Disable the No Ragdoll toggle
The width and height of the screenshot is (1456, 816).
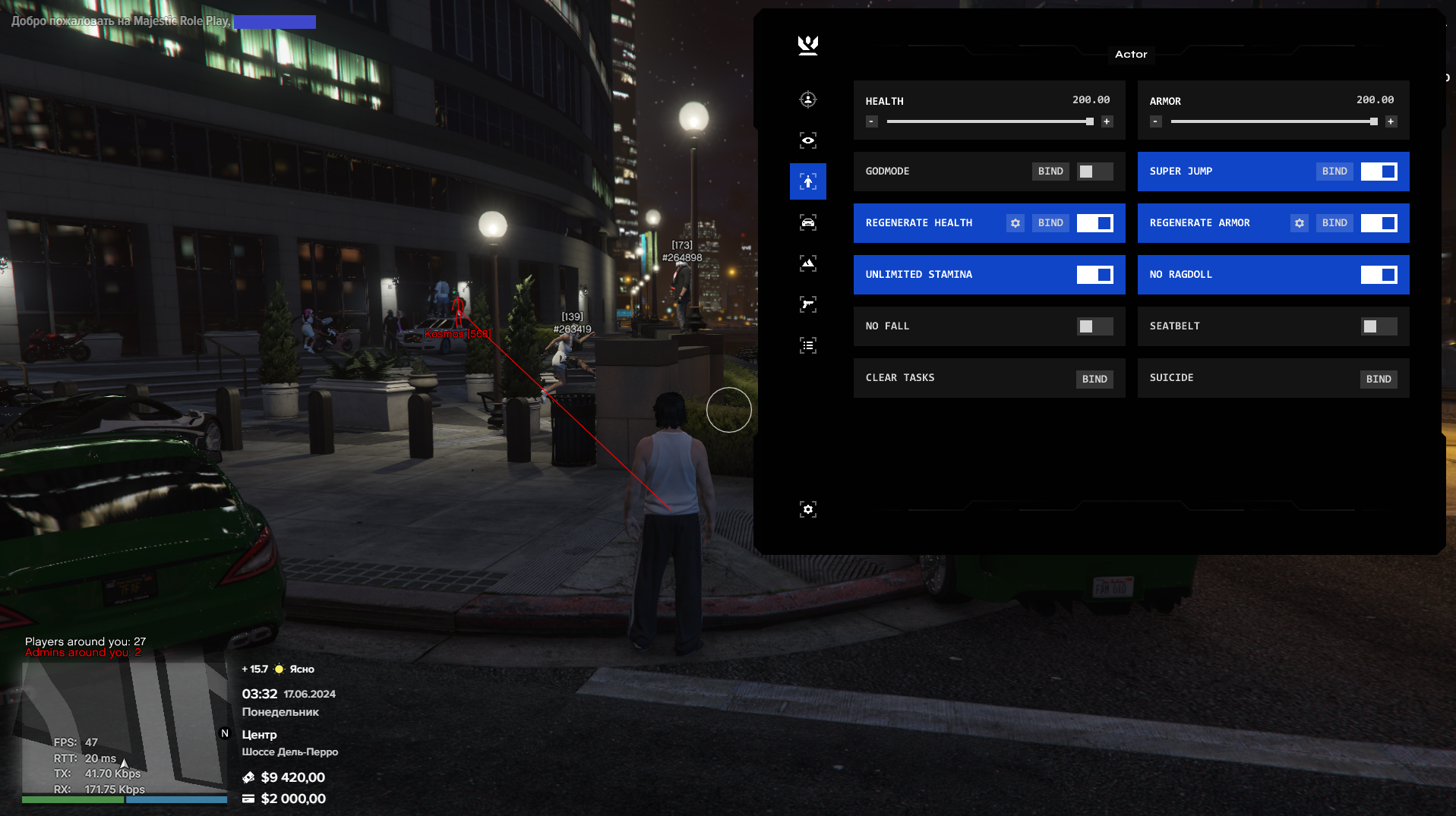click(x=1378, y=275)
